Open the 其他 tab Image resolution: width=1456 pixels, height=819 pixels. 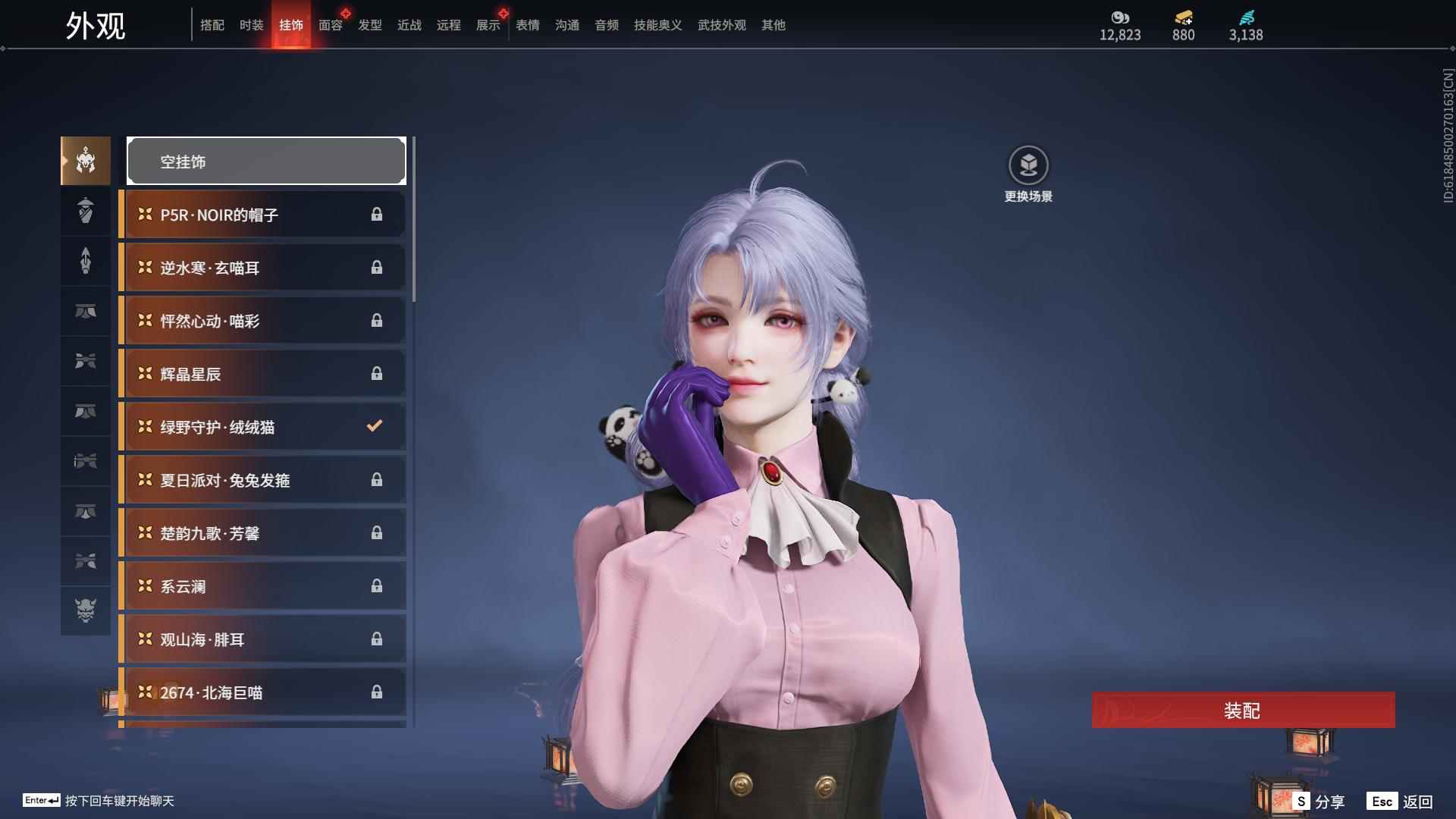[x=773, y=25]
